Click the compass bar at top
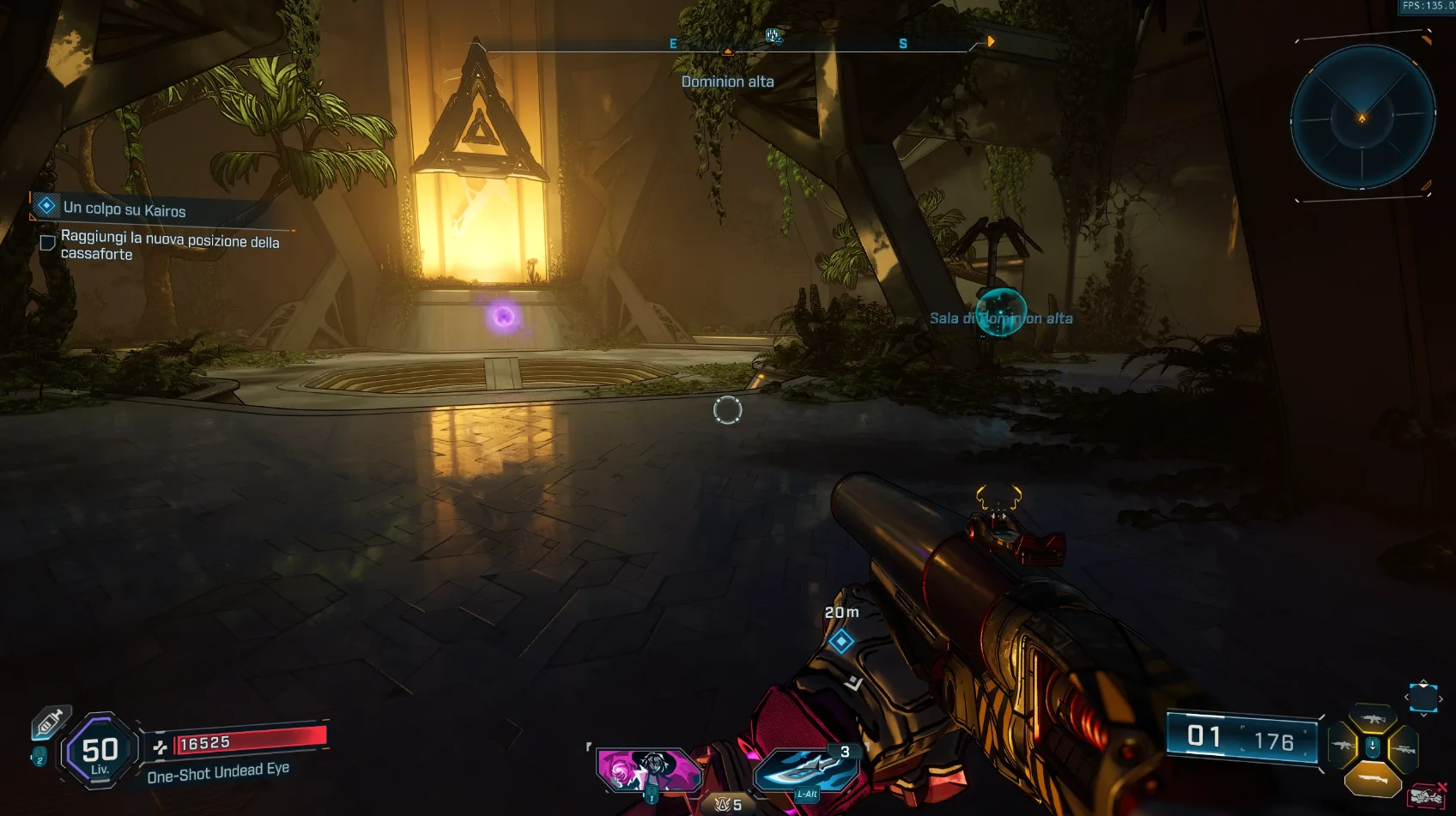The image size is (1456, 816). (x=728, y=45)
